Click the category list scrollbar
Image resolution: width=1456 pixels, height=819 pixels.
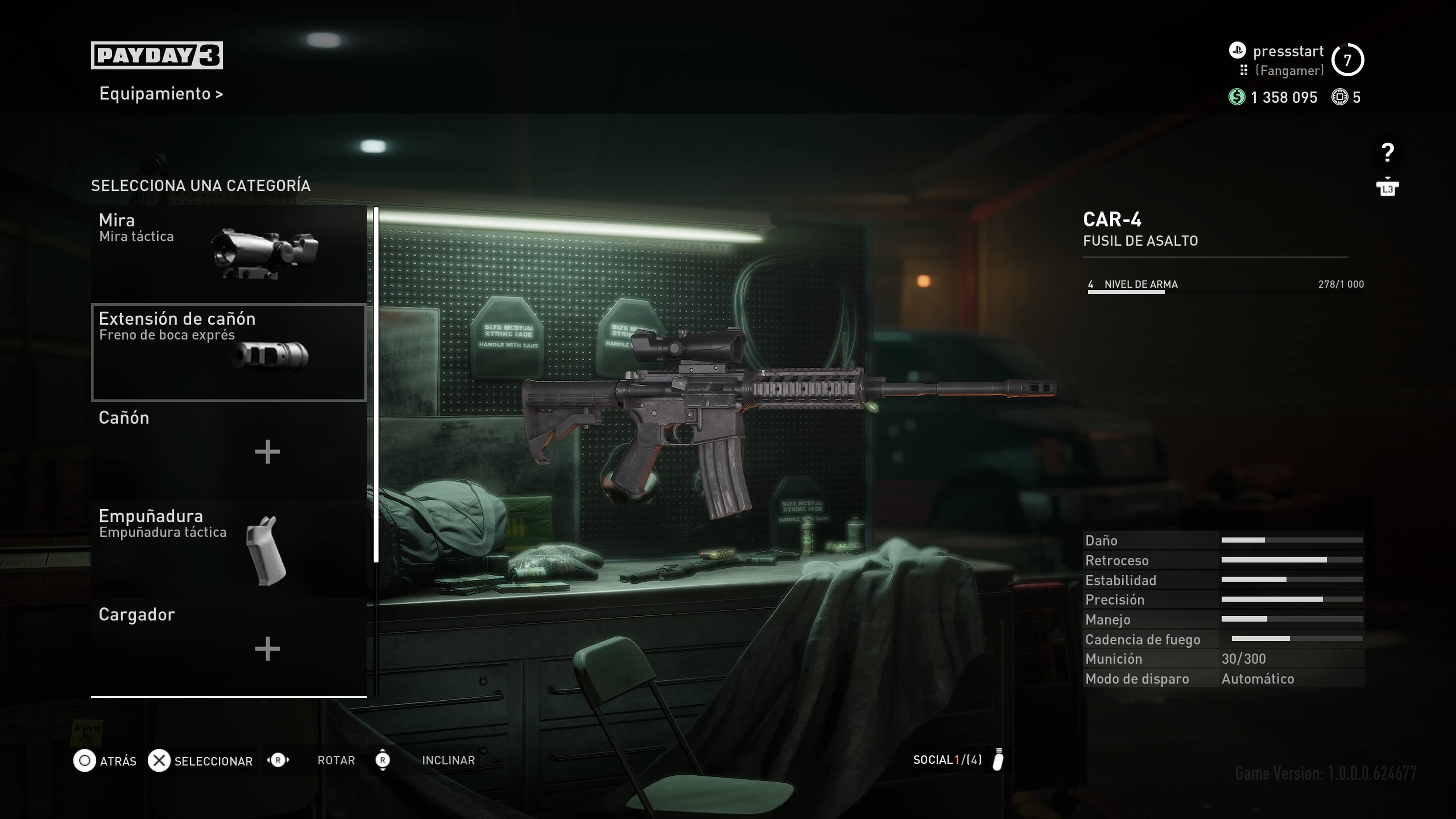tap(377, 384)
